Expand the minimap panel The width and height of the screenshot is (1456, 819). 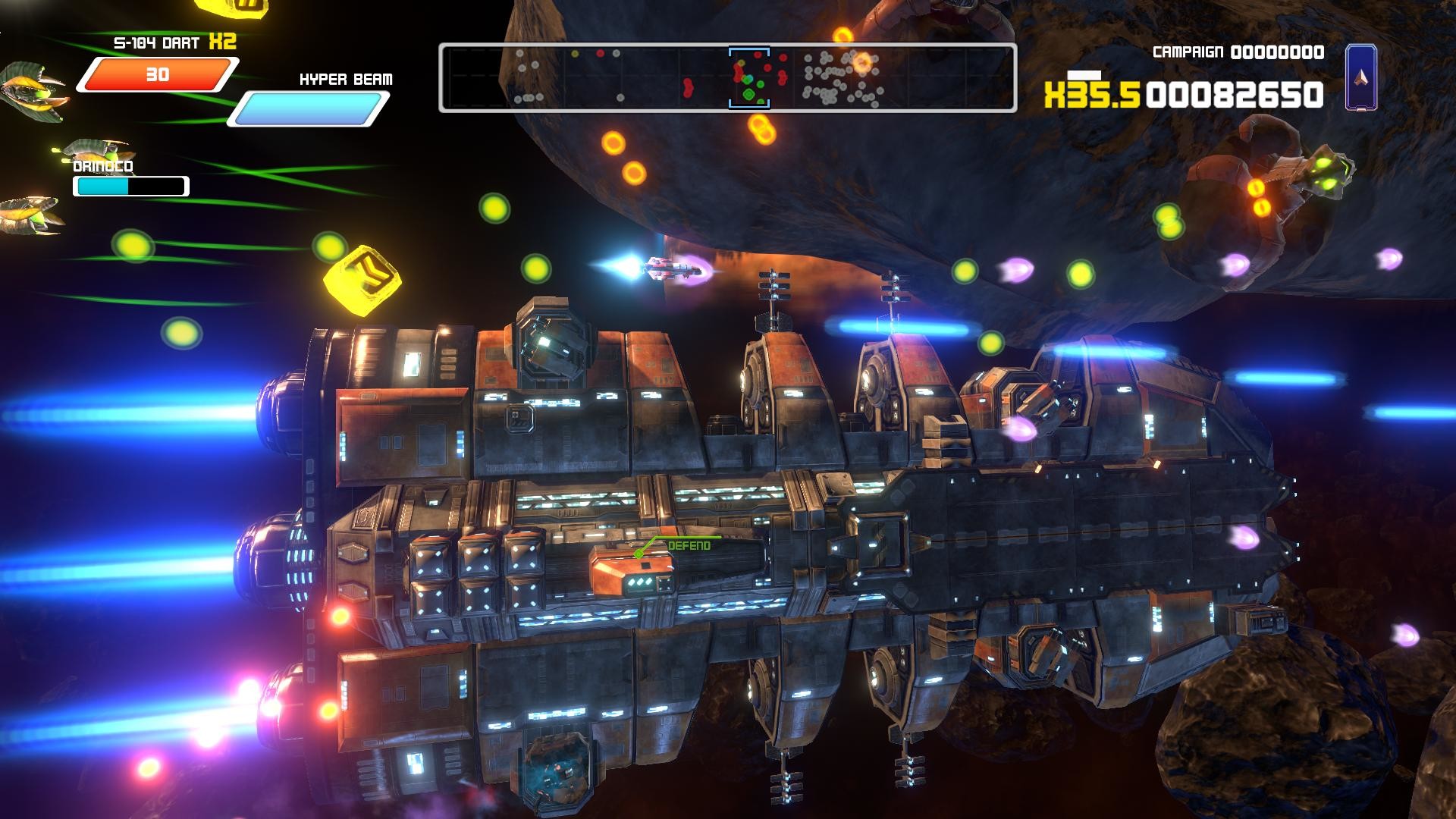point(728,76)
